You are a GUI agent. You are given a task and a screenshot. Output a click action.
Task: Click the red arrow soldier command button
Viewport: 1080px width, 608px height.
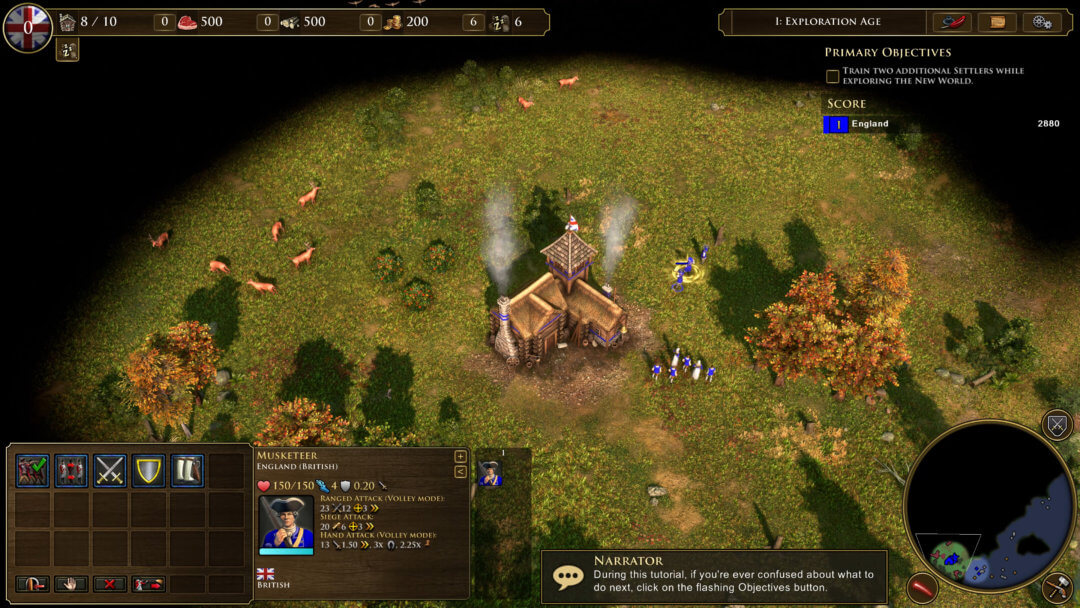(x=149, y=584)
